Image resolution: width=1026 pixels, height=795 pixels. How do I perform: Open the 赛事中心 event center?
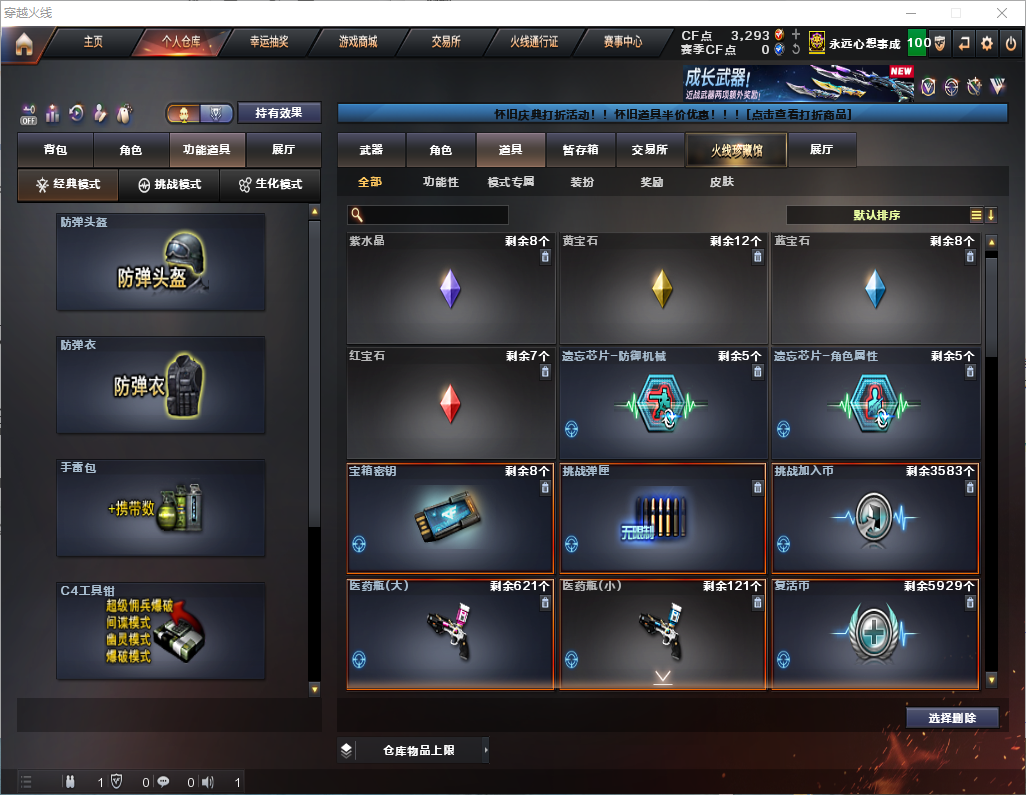tap(622, 42)
